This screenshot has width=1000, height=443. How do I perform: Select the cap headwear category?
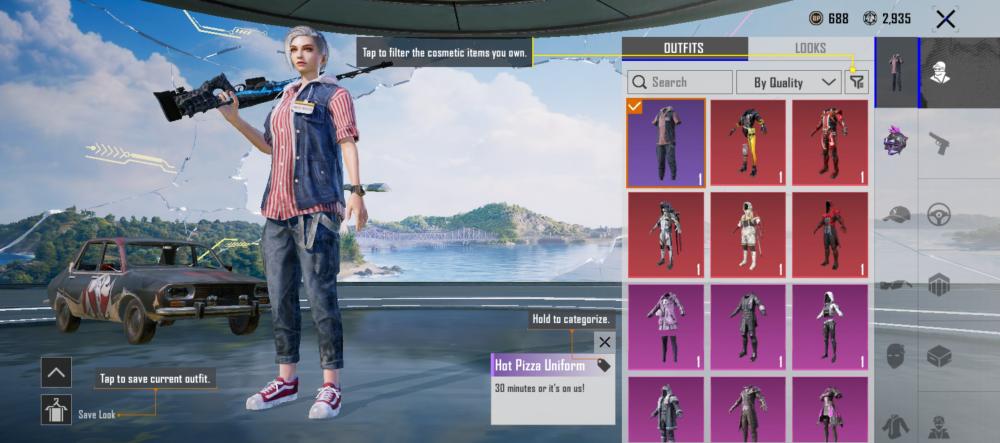tap(897, 214)
